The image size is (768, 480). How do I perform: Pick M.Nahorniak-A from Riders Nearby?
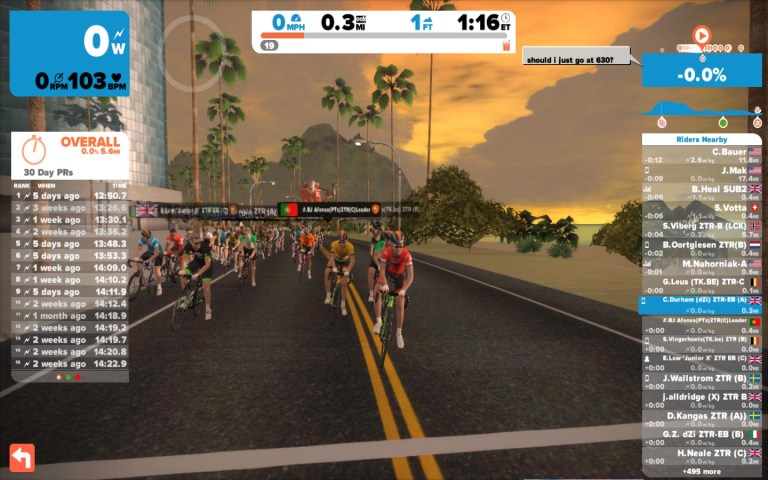point(701,266)
